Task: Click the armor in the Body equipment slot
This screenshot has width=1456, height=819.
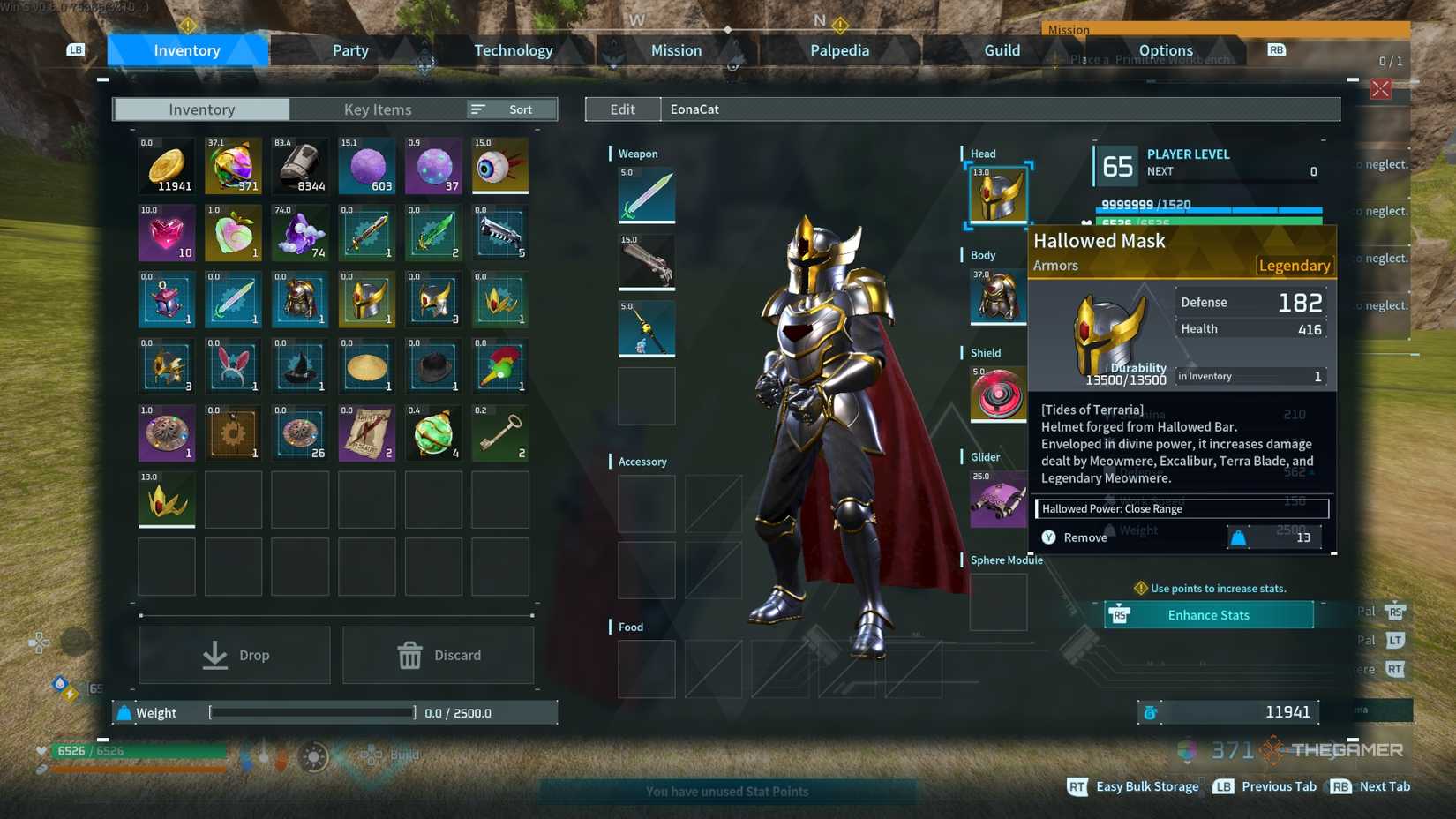Action: pos(998,297)
